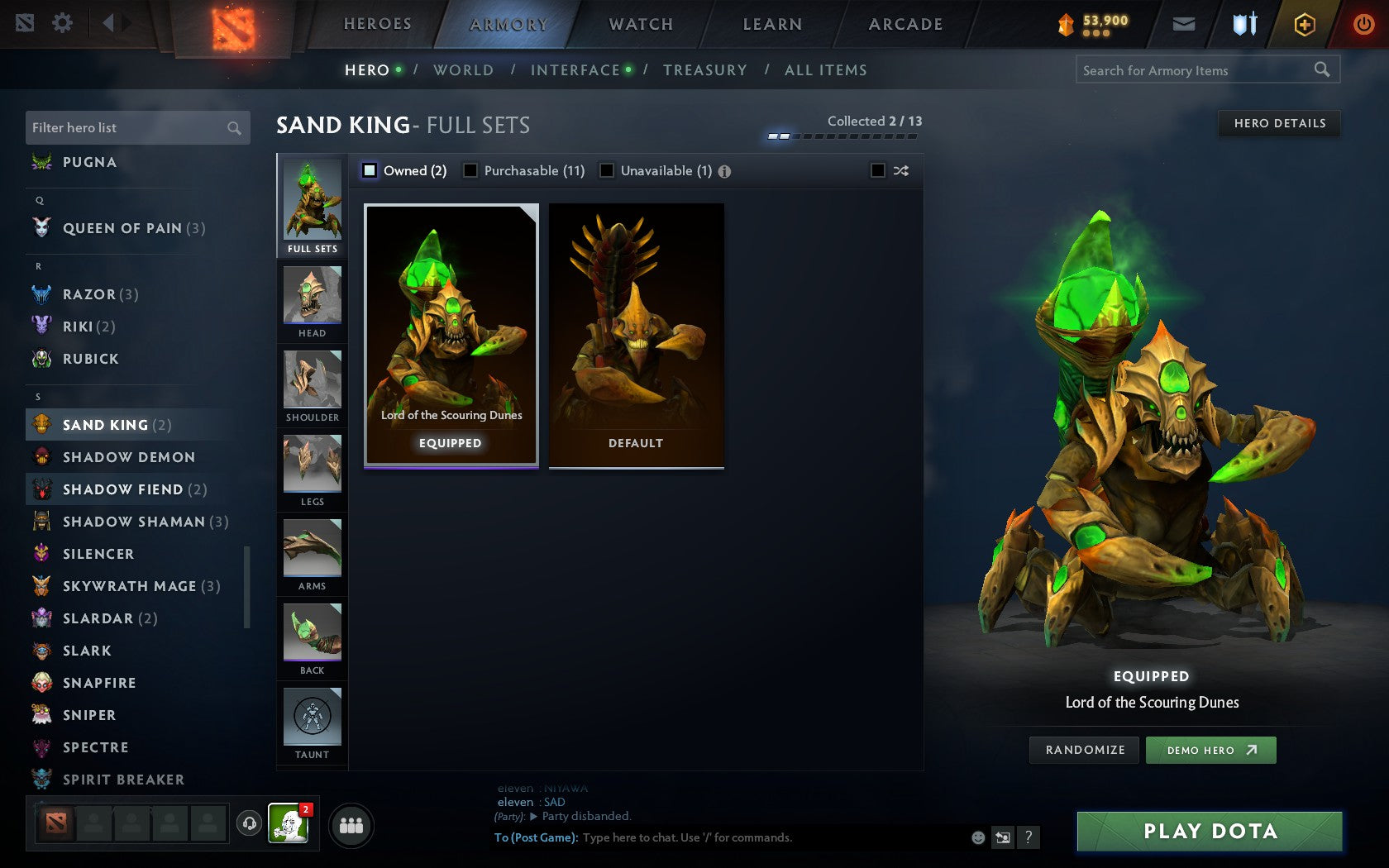The width and height of the screenshot is (1389, 868).
Task: Browse the Legs item slot
Action: (312, 470)
